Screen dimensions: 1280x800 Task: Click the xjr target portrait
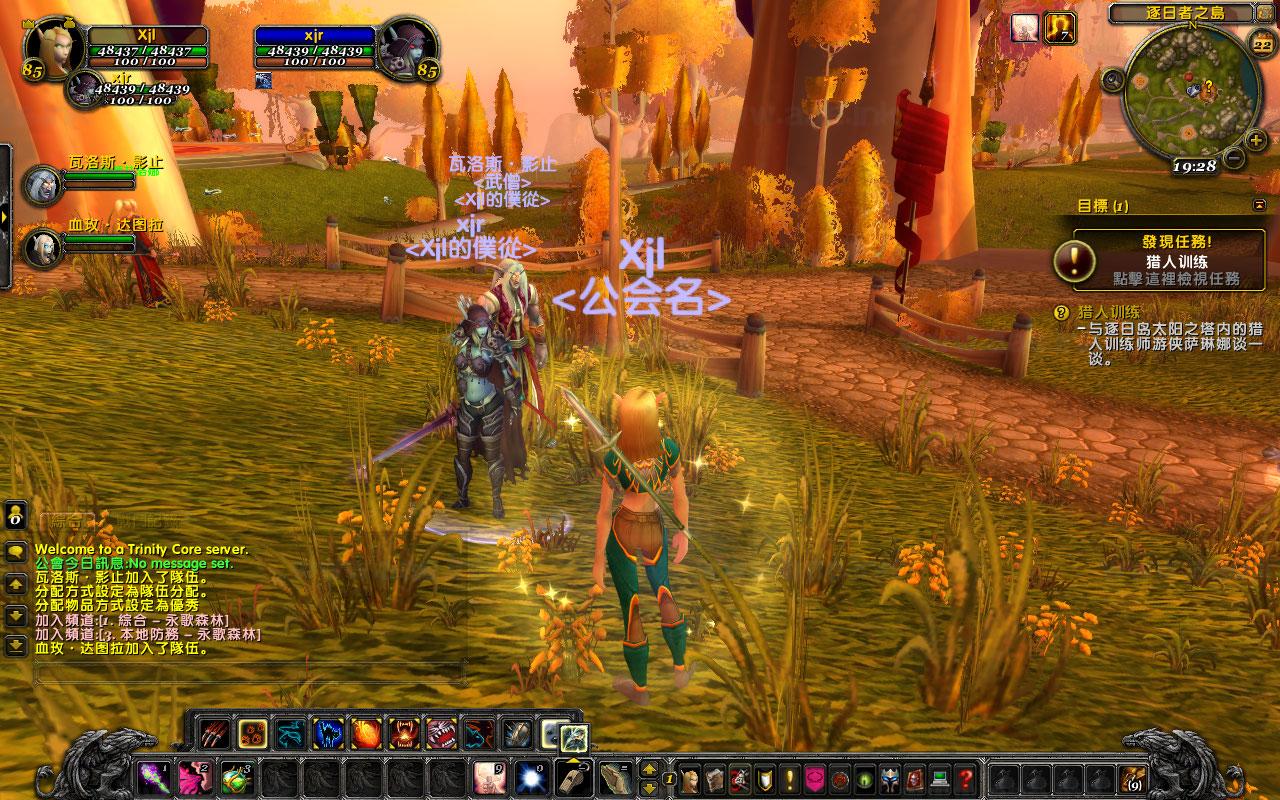point(408,47)
